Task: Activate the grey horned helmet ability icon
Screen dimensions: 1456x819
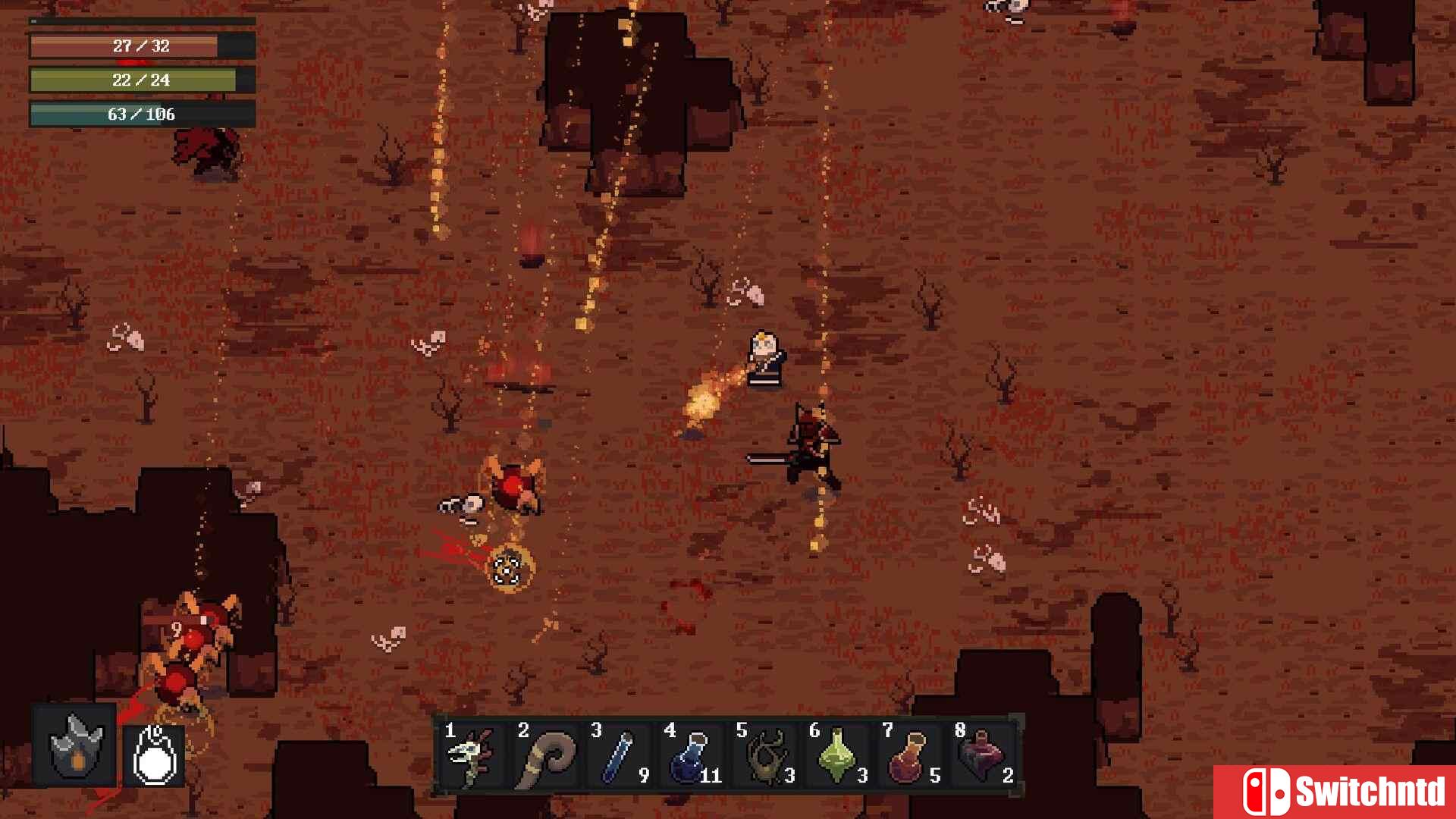Action: coord(75,746)
